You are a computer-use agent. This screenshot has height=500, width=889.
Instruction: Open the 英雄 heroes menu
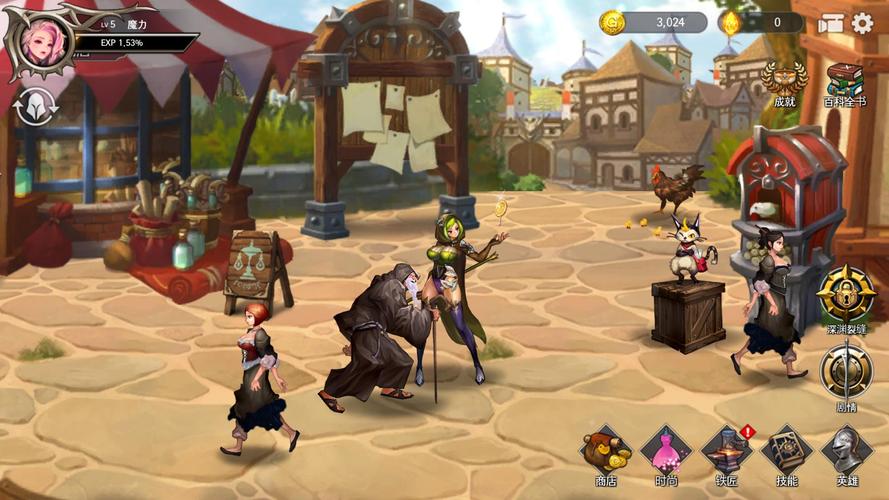[x=846, y=451]
